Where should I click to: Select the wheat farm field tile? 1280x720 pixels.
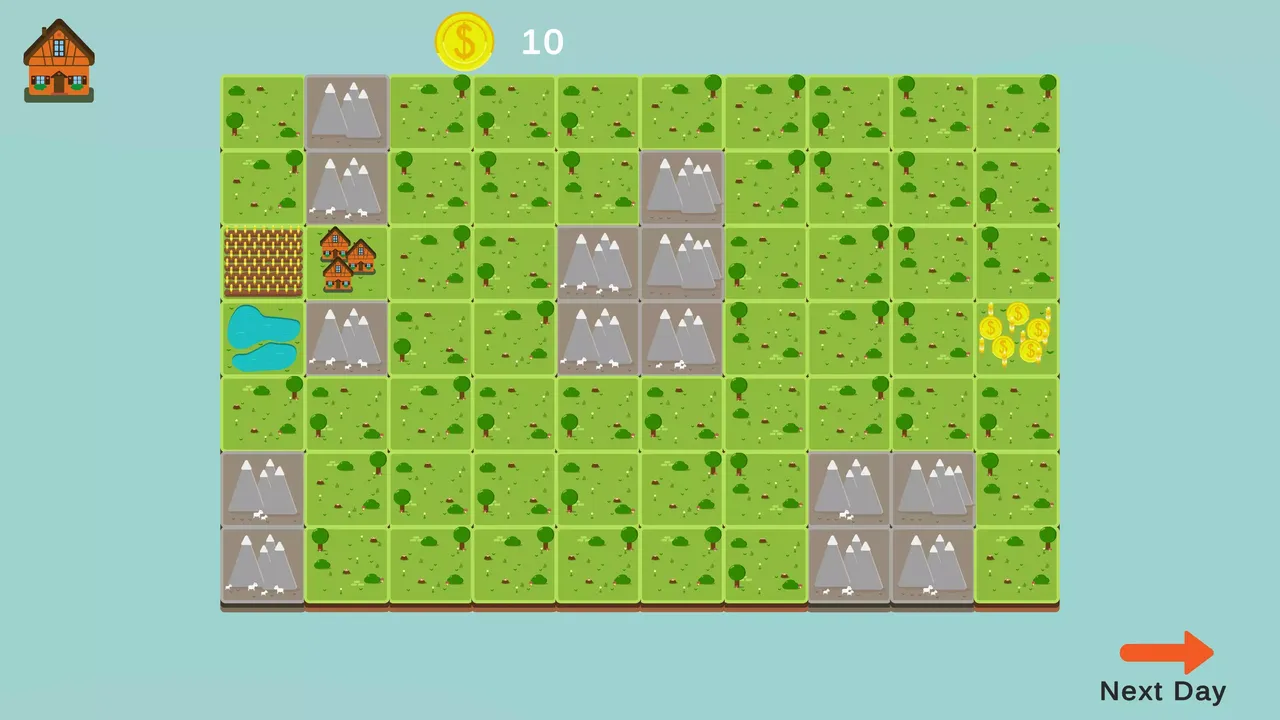[x=262, y=262]
